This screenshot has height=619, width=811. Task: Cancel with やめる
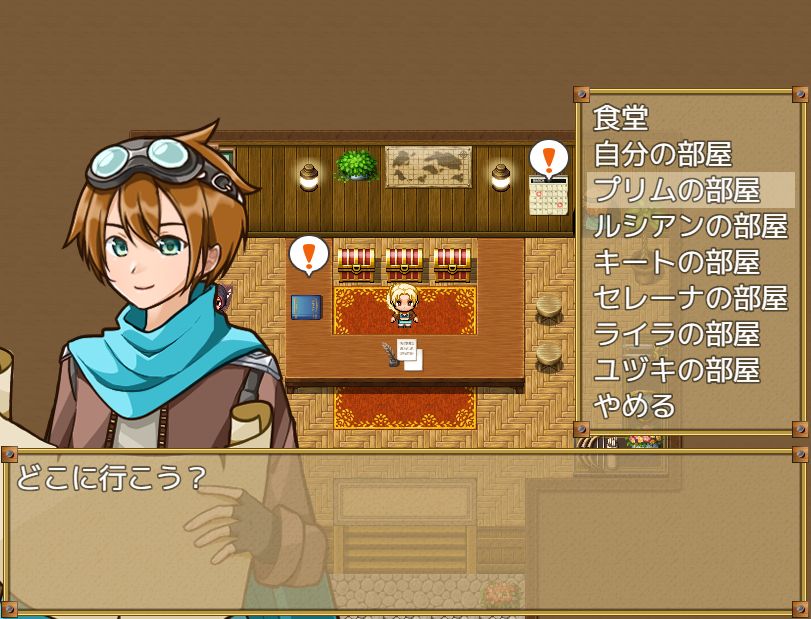click(635, 406)
